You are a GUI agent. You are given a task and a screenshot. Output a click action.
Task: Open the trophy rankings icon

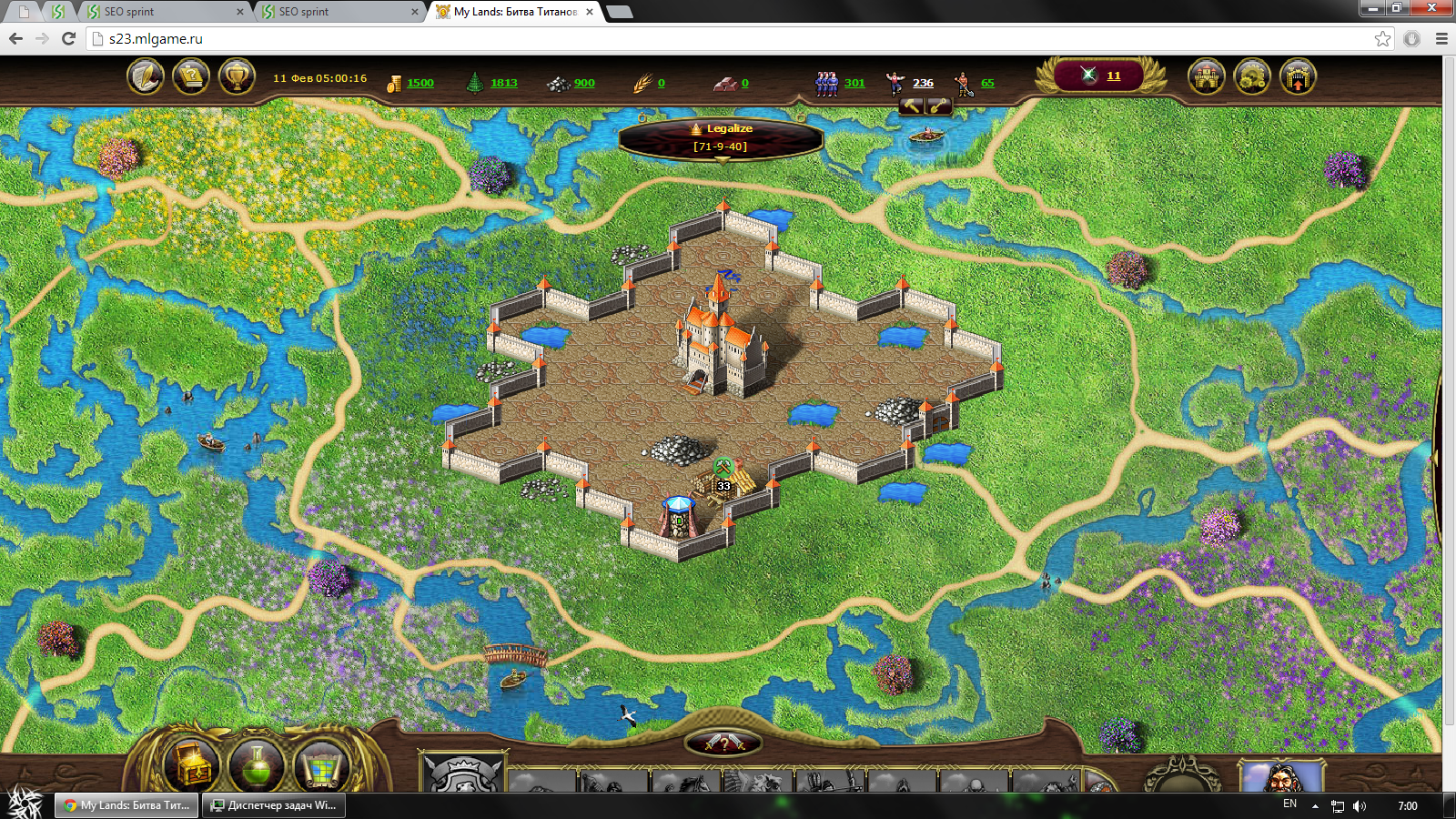pos(237,76)
